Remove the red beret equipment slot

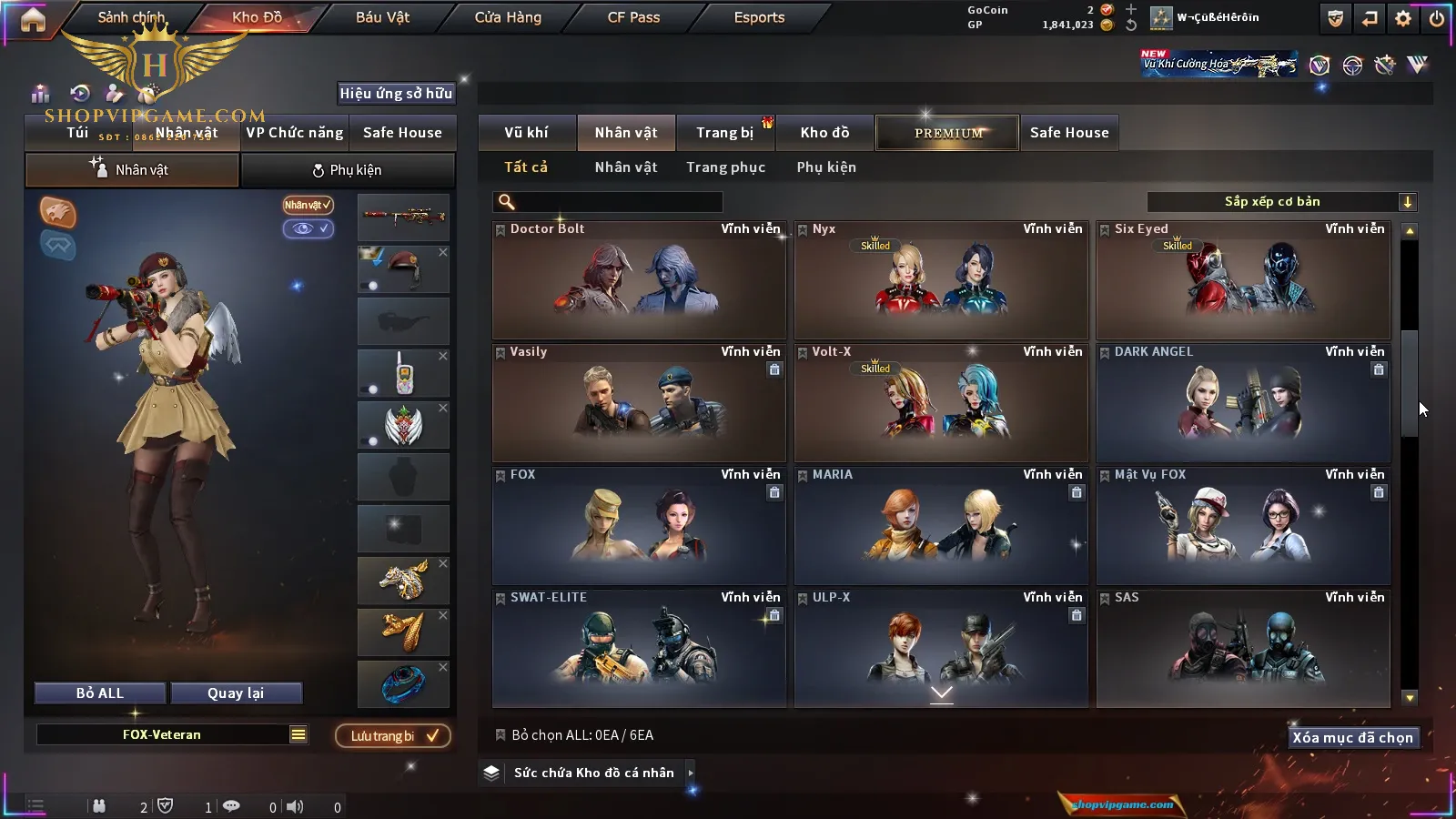(x=443, y=252)
